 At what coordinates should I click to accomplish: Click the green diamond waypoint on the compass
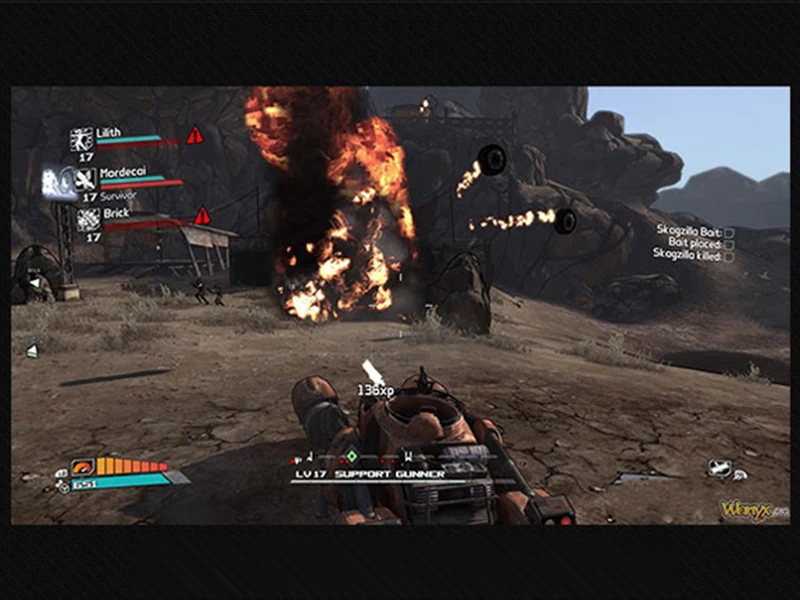[x=351, y=458]
